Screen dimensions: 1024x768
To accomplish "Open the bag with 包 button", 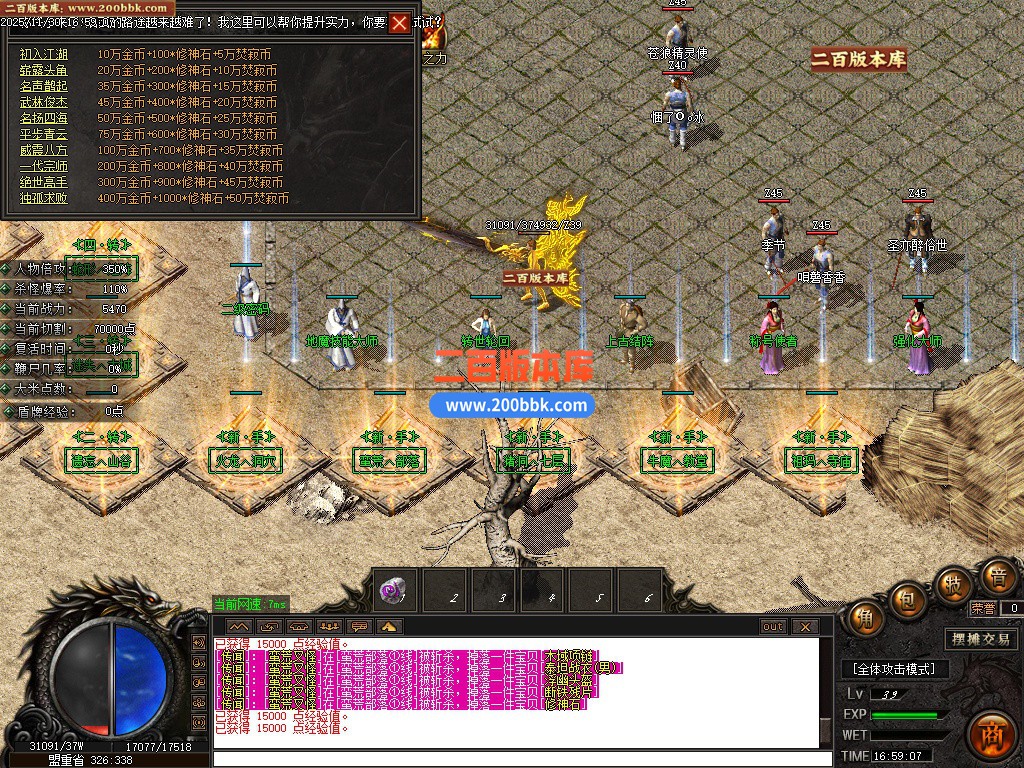I will click(x=906, y=601).
